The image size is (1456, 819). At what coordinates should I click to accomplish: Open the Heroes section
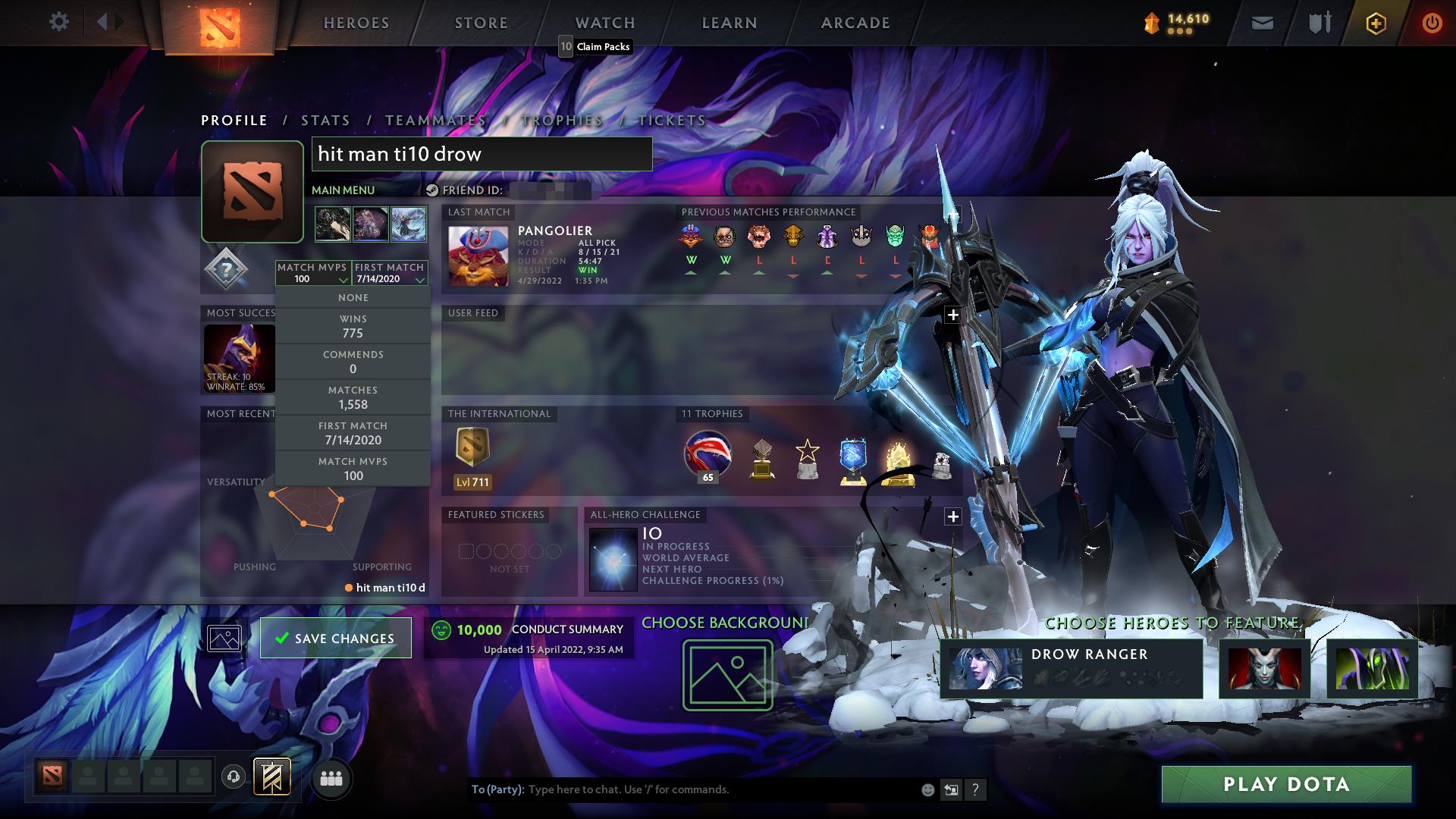click(356, 23)
